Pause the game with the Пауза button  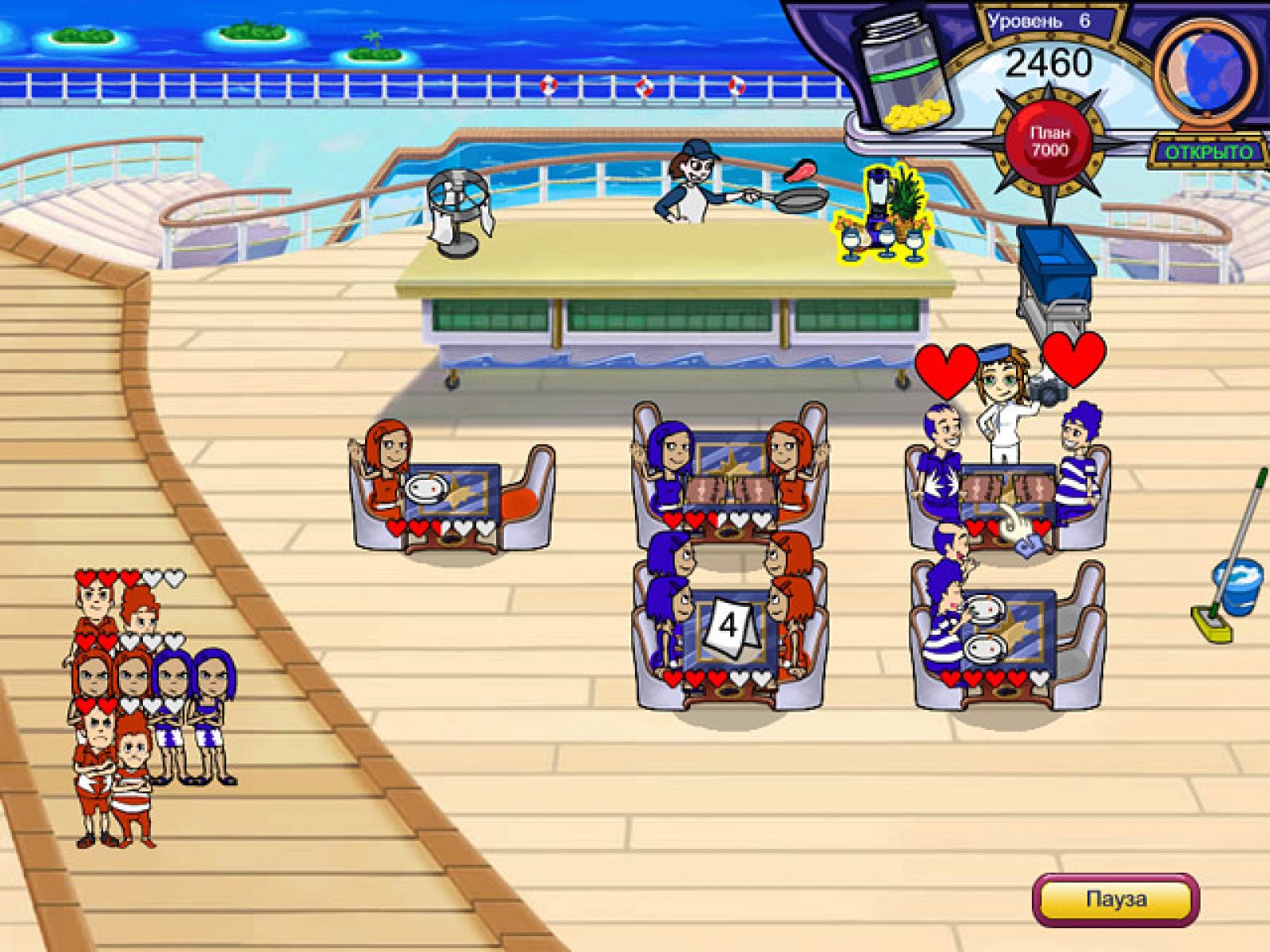point(1115,900)
